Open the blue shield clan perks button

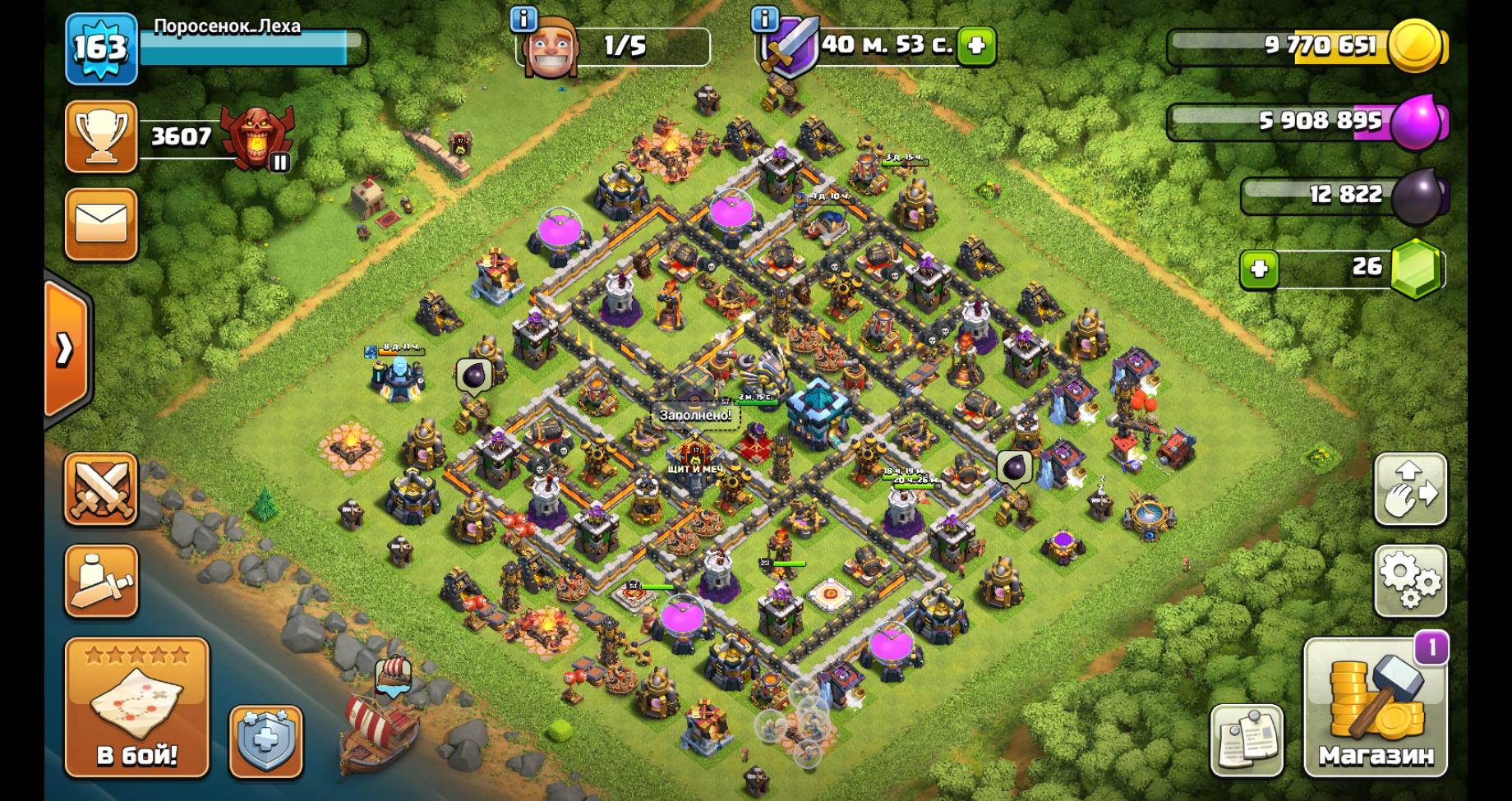(x=265, y=742)
